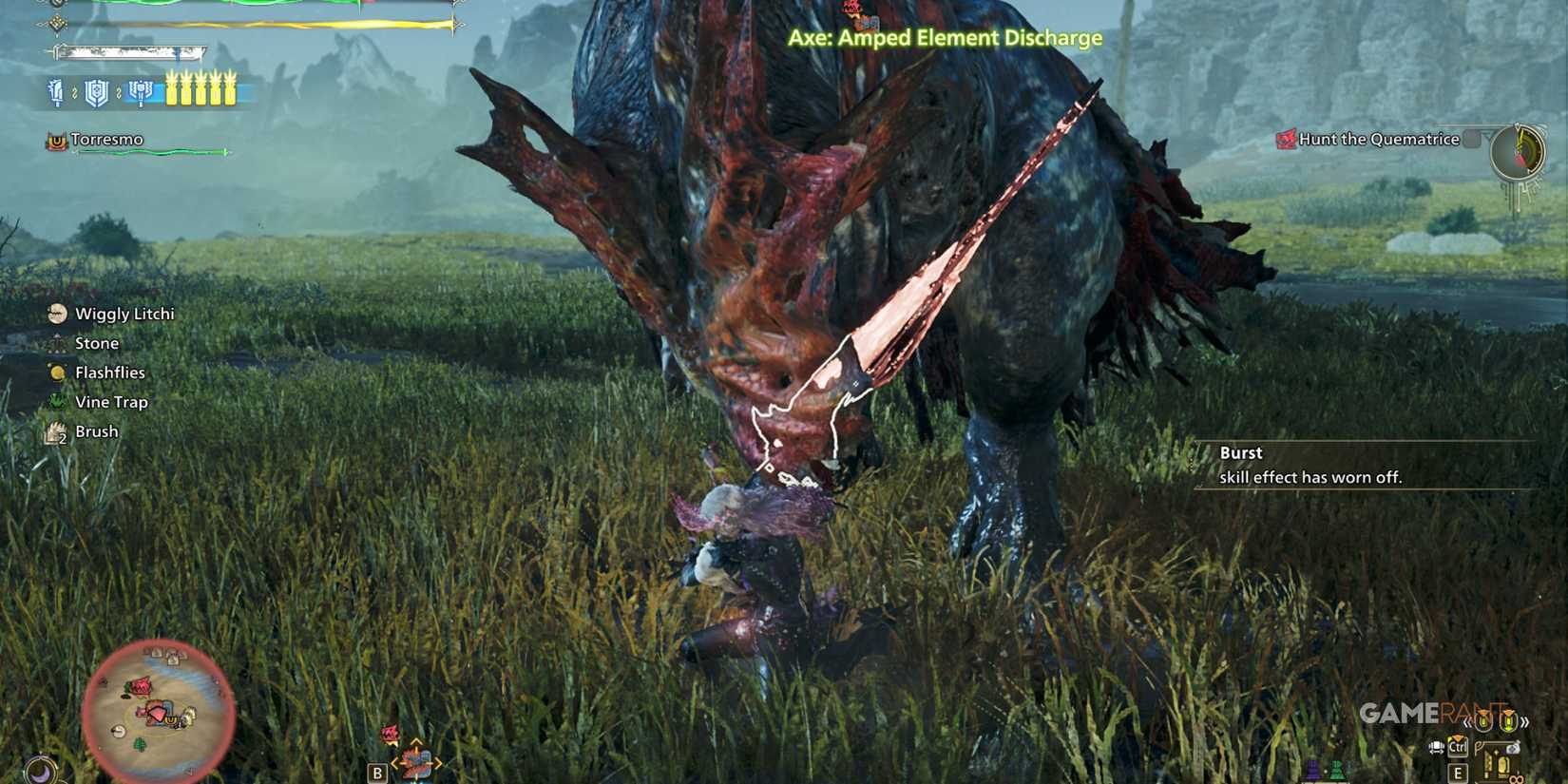
Task: Toggle the Ctrl radial menu prompt
Action: (x=1457, y=747)
